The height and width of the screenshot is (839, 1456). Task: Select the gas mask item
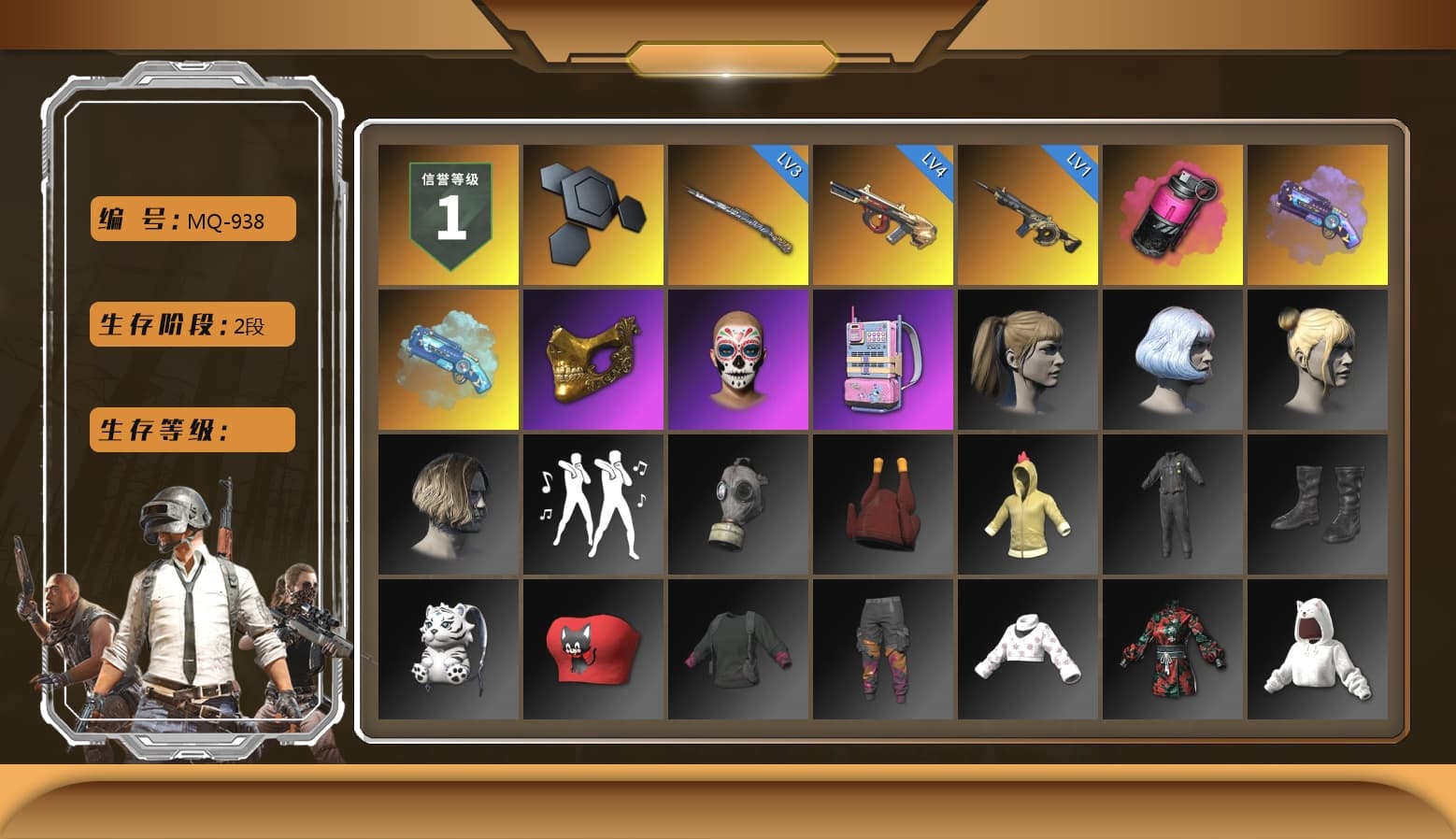[737, 505]
